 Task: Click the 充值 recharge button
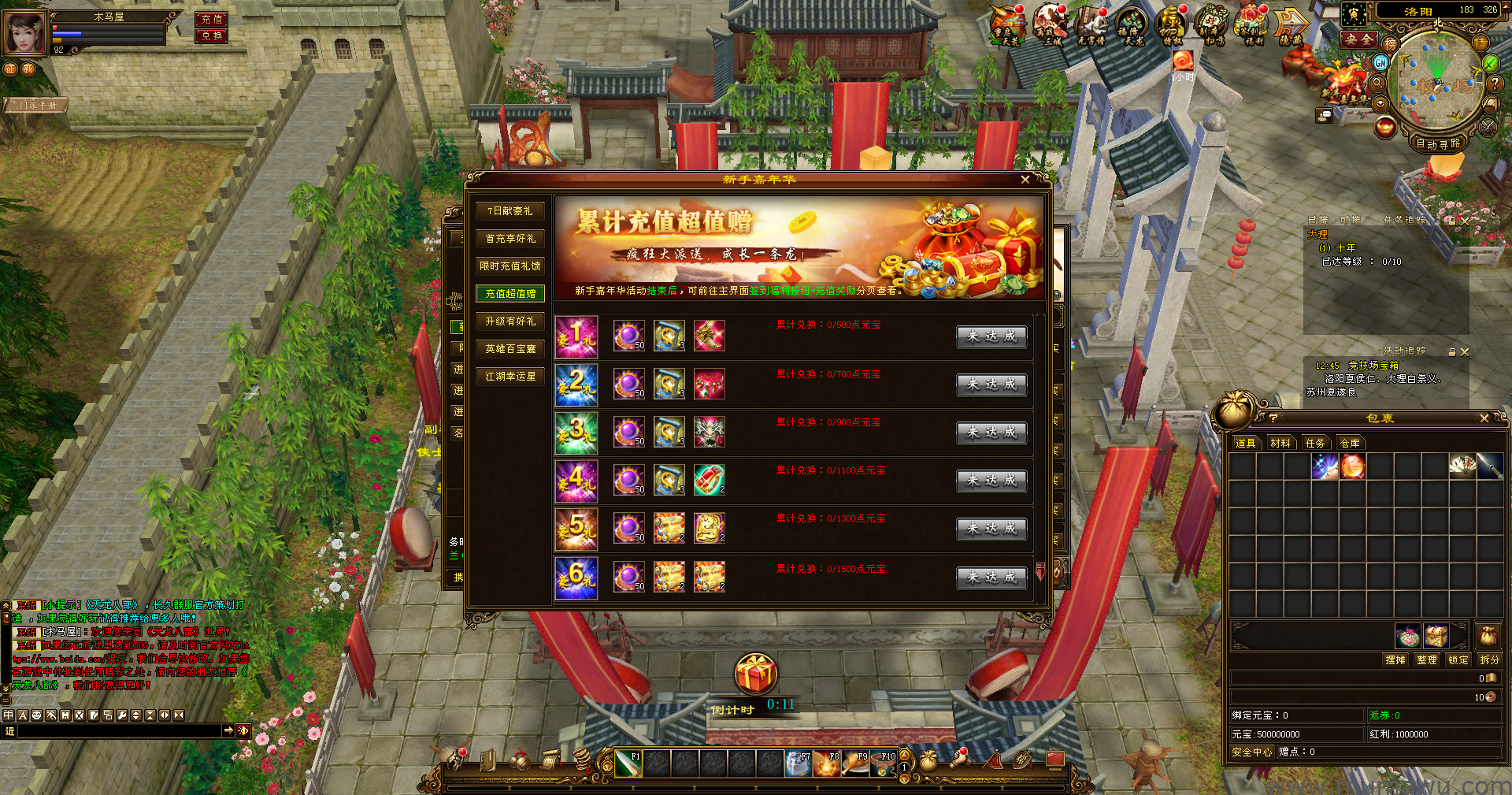211,19
